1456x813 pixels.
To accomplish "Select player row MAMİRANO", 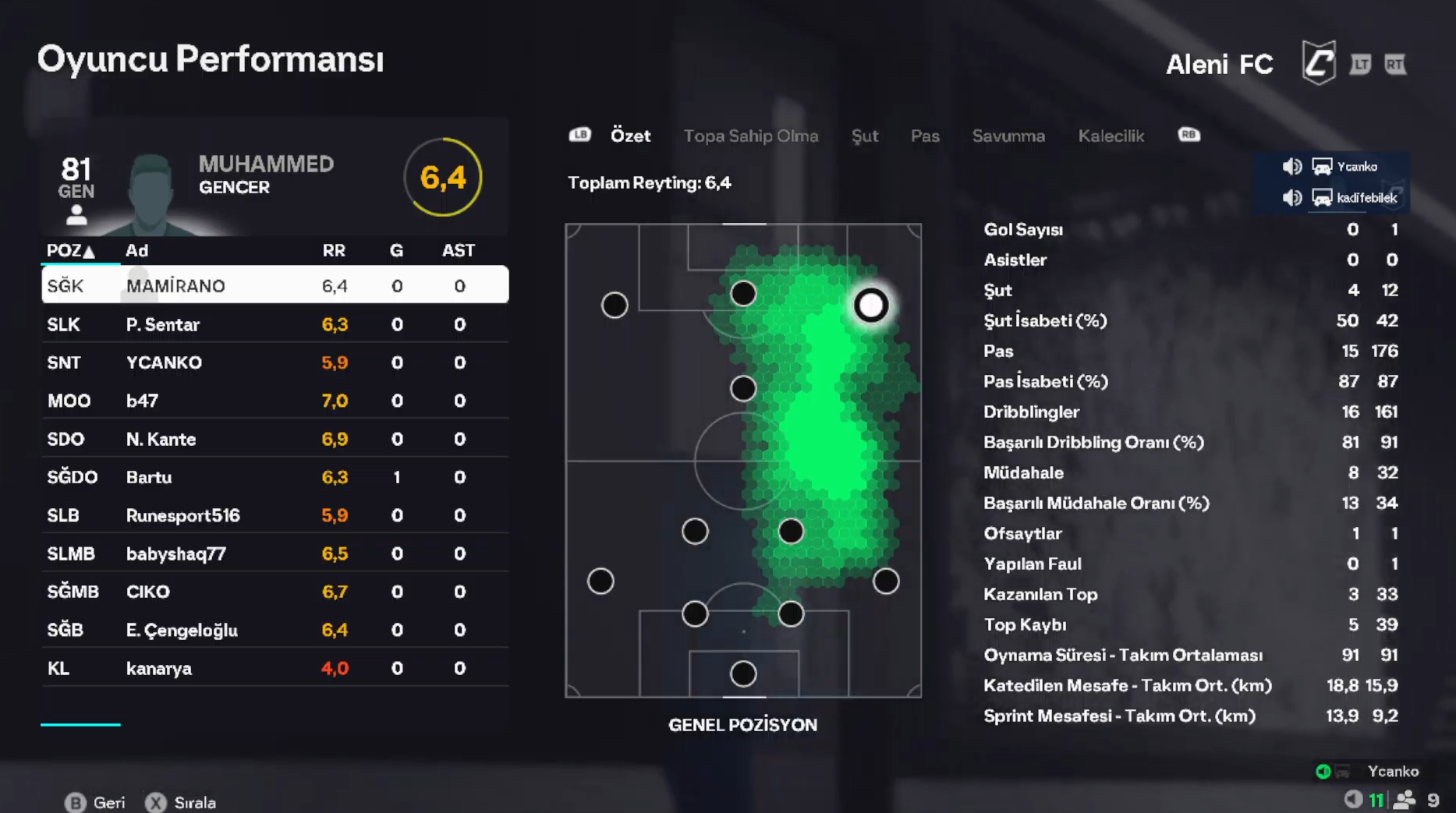I will pyautogui.click(x=275, y=285).
